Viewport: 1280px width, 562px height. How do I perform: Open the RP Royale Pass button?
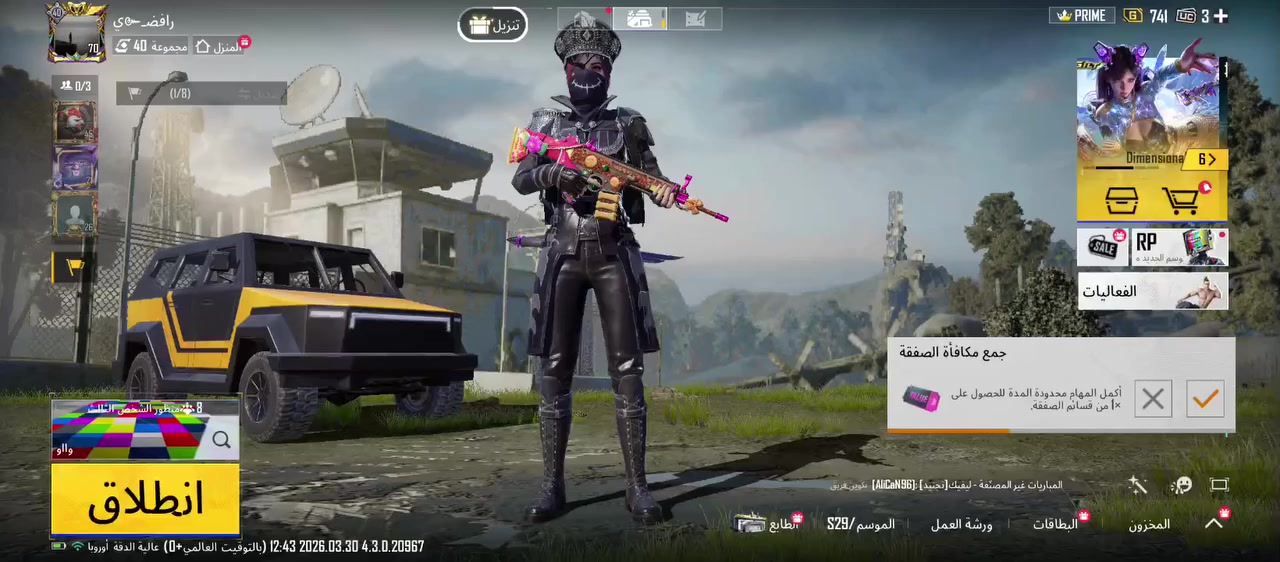click(x=1180, y=247)
